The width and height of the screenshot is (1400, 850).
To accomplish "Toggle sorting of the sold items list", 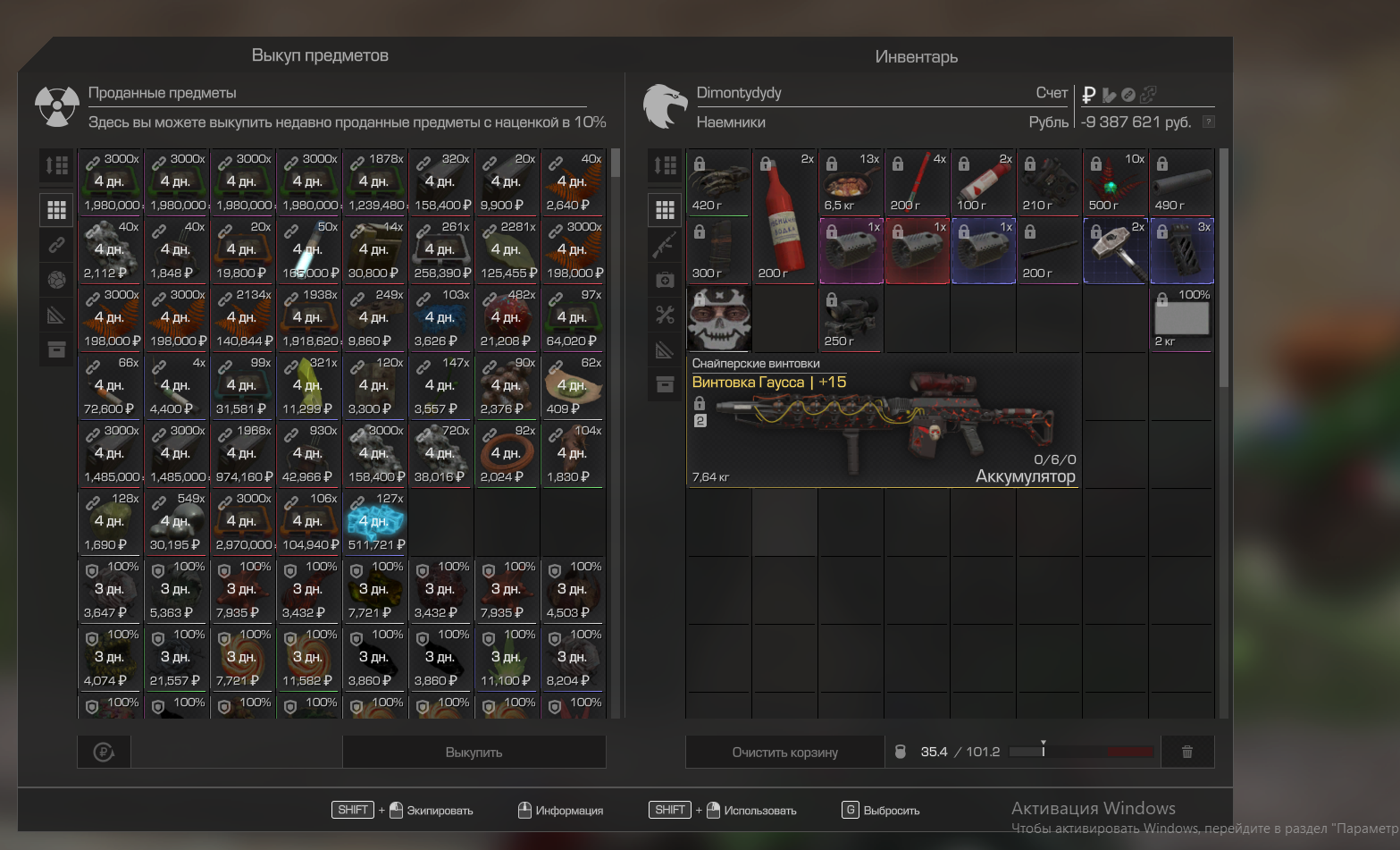I will (x=56, y=164).
